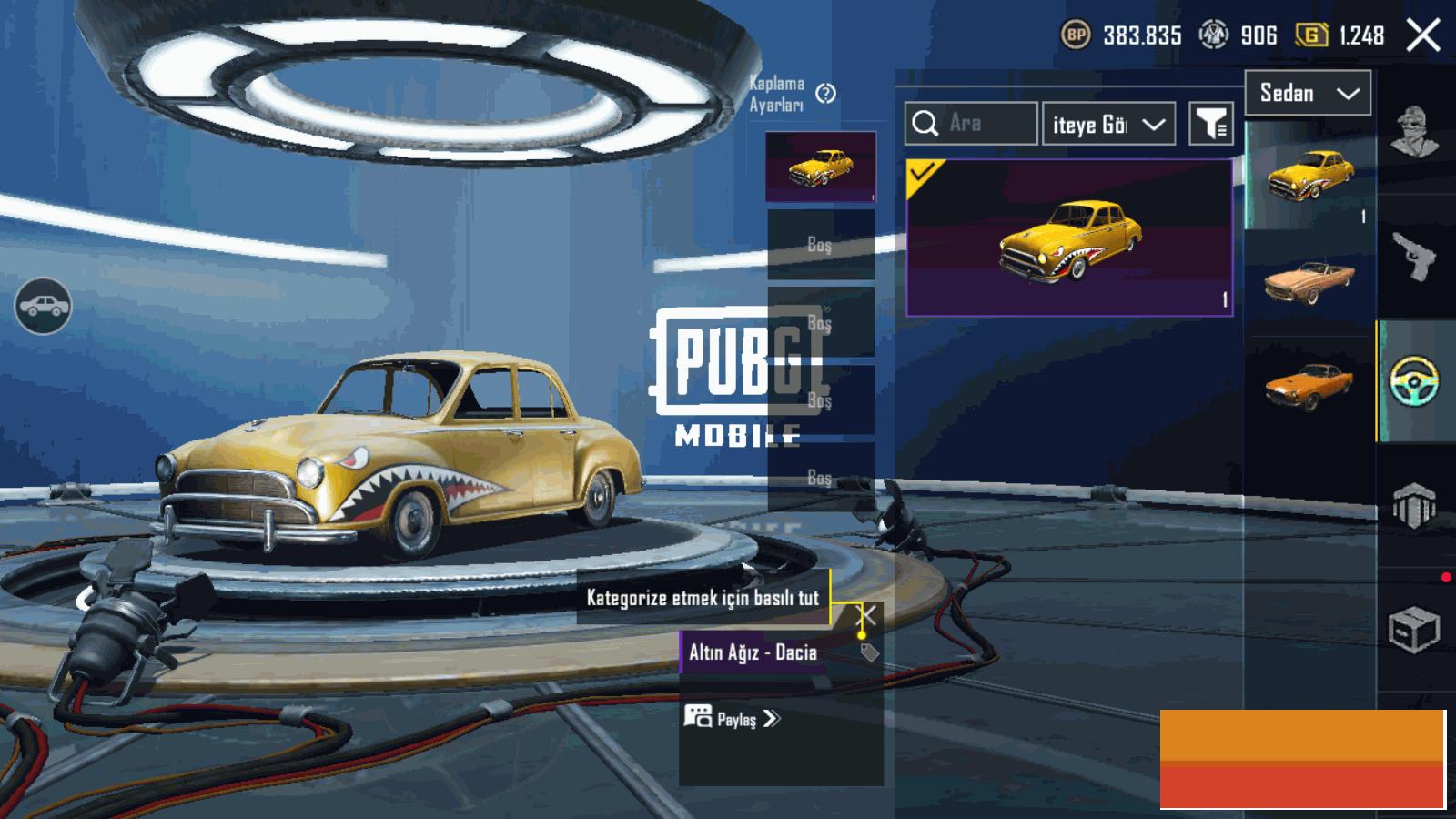The image size is (1456, 819).
Task: Select the equipped Dacia skin slot
Action: tap(821, 167)
